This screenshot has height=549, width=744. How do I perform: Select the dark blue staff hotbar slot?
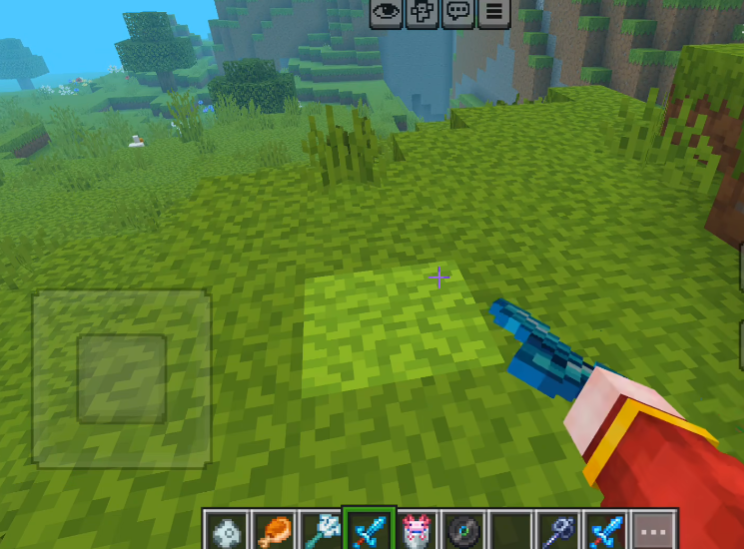coord(559,529)
